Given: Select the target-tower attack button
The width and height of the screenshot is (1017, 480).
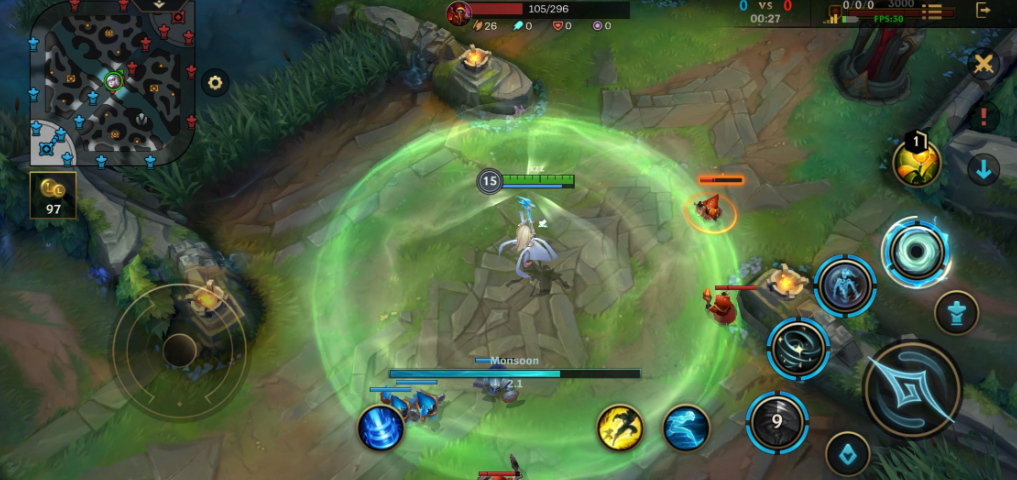Looking at the screenshot, I should pos(956,313).
